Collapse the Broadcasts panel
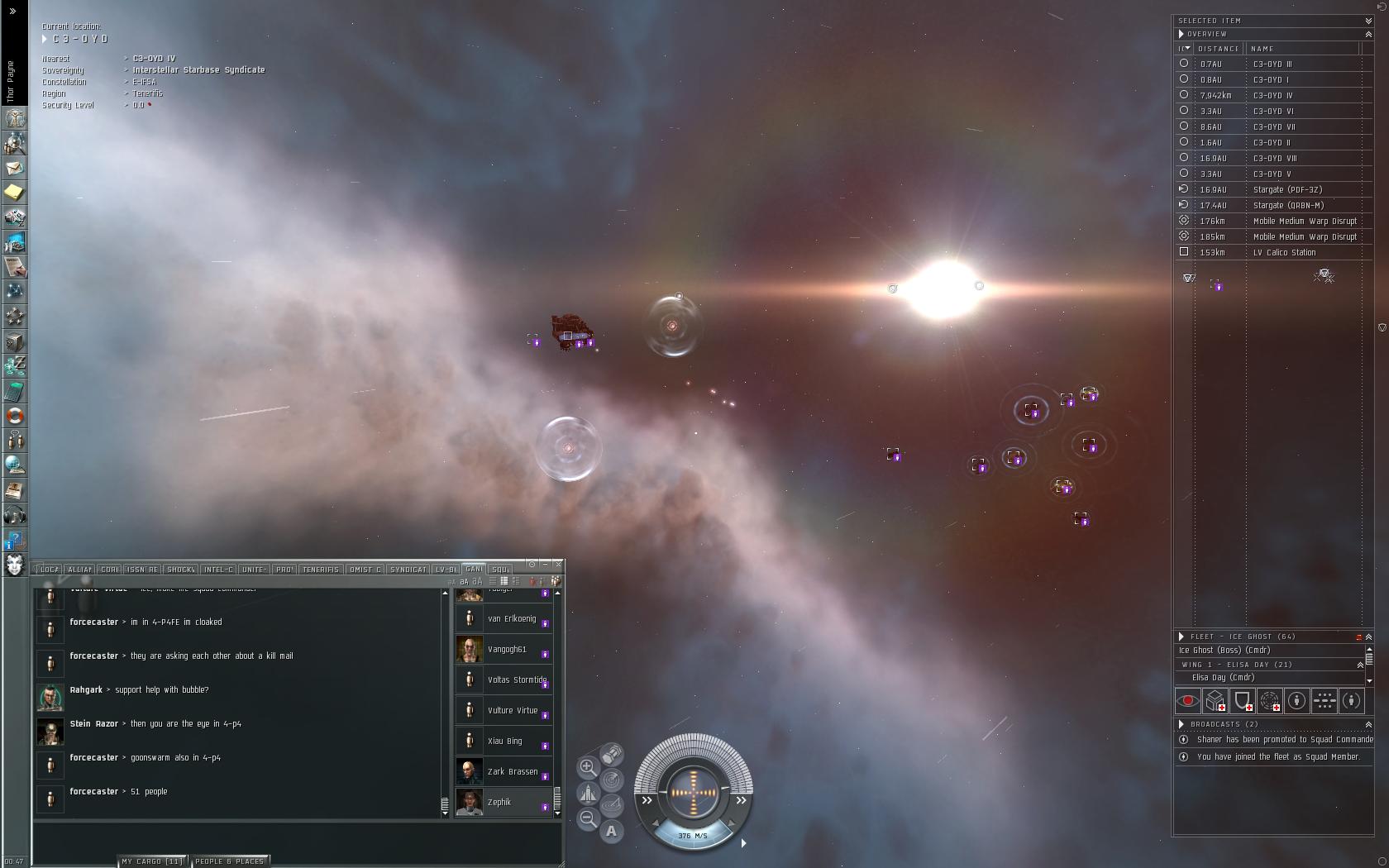1389x868 pixels. coord(1368,724)
